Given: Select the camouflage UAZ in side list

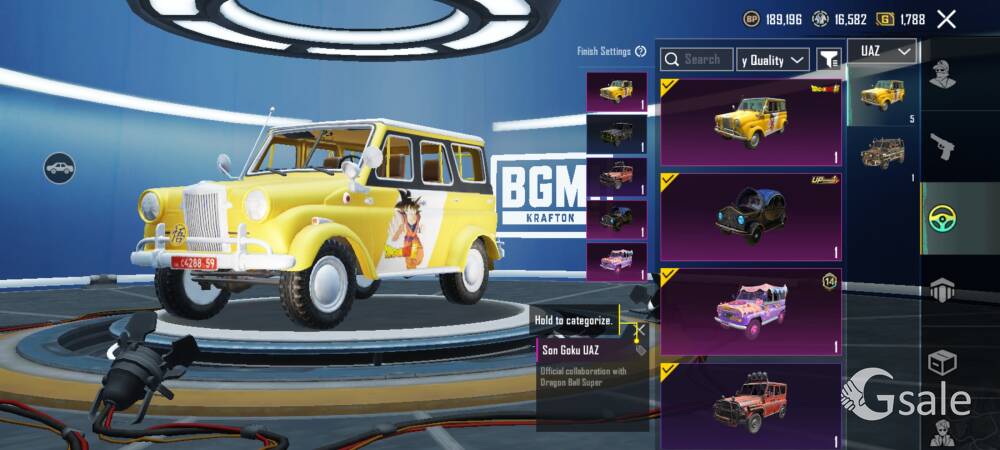Looking at the screenshot, I should pos(883,153).
